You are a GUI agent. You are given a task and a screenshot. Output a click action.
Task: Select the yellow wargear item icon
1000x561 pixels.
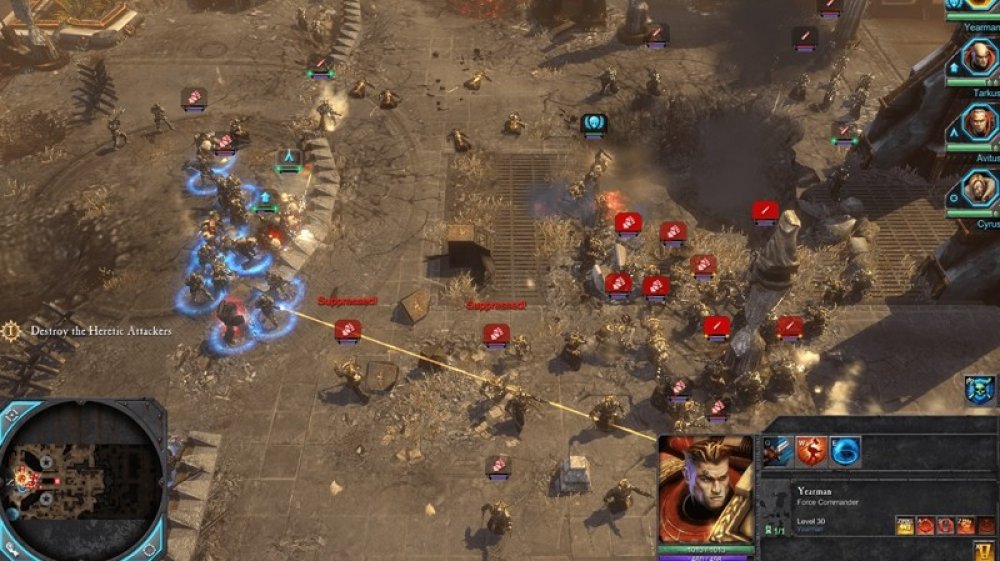(904, 525)
